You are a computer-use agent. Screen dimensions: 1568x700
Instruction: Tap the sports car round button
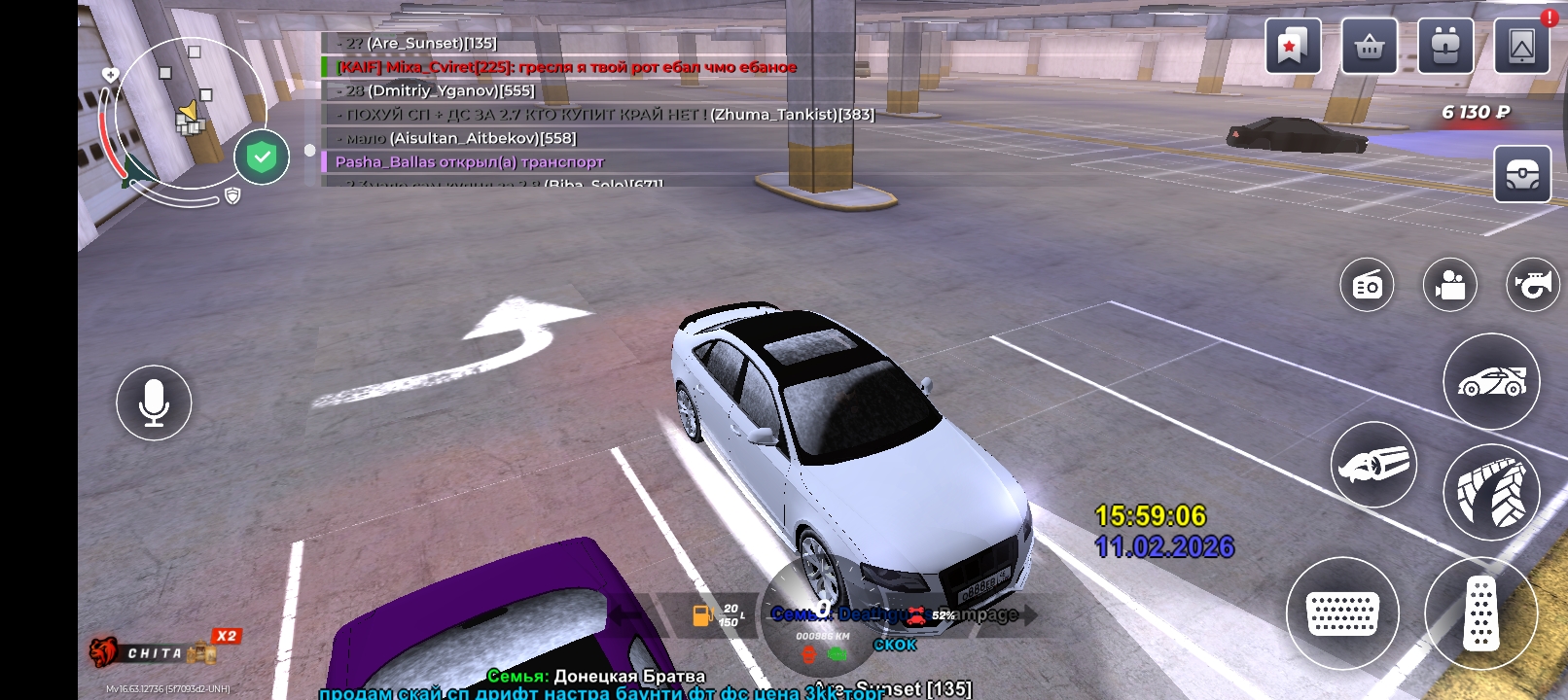[1491, 381]
